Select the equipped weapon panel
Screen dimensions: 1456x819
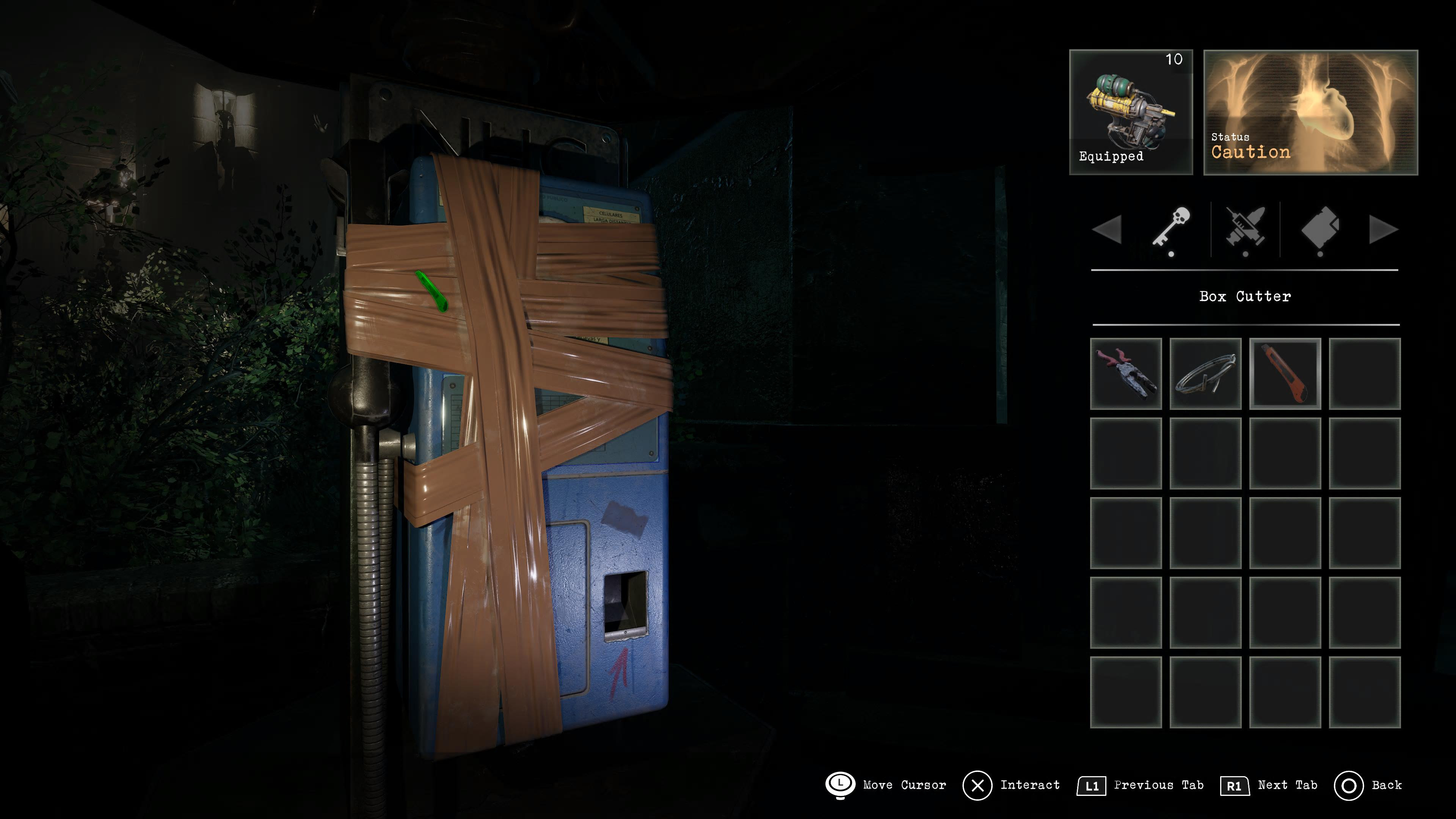point(1130,112)
